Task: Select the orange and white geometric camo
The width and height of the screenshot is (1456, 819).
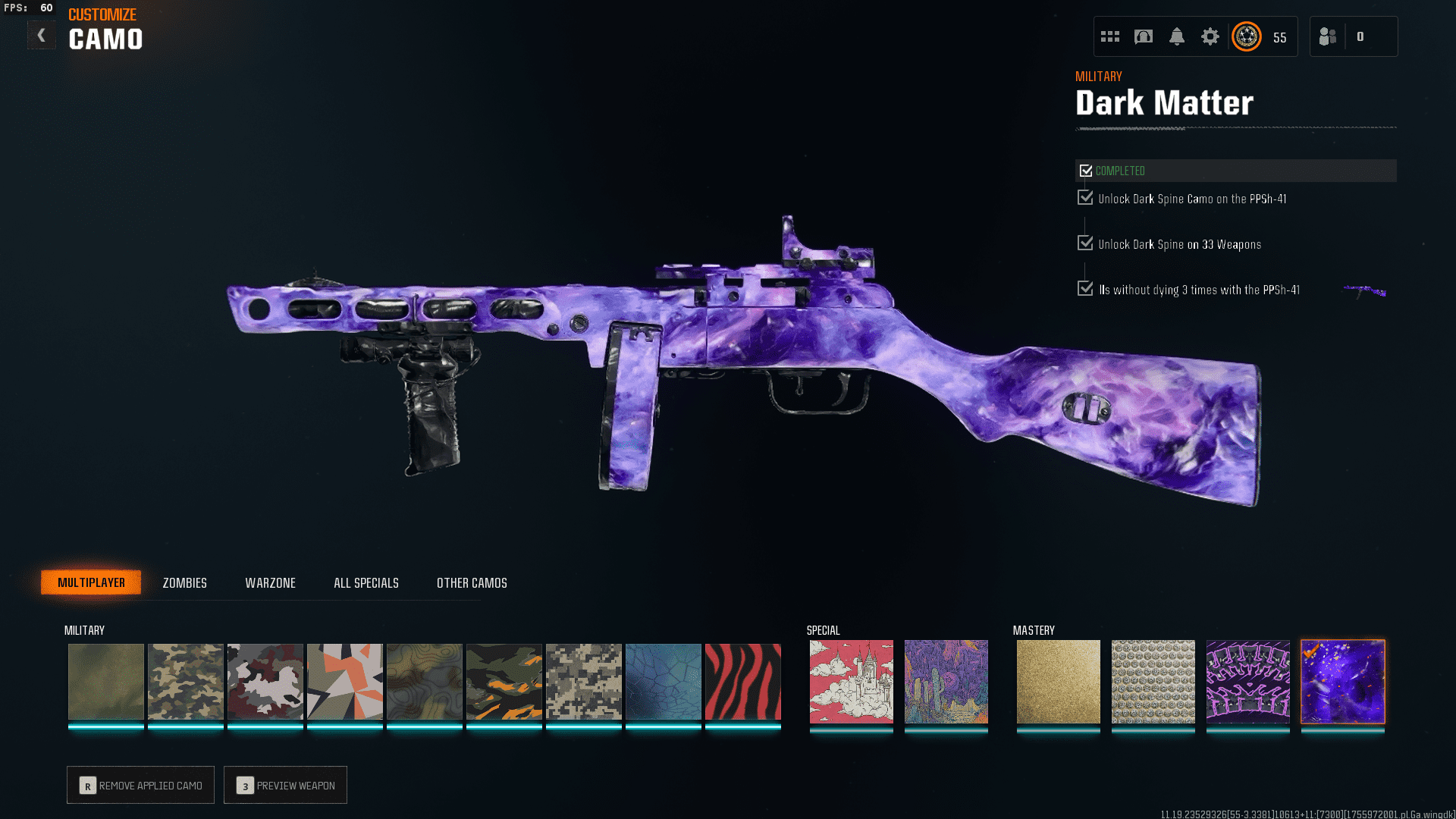Action: point(344,682)
